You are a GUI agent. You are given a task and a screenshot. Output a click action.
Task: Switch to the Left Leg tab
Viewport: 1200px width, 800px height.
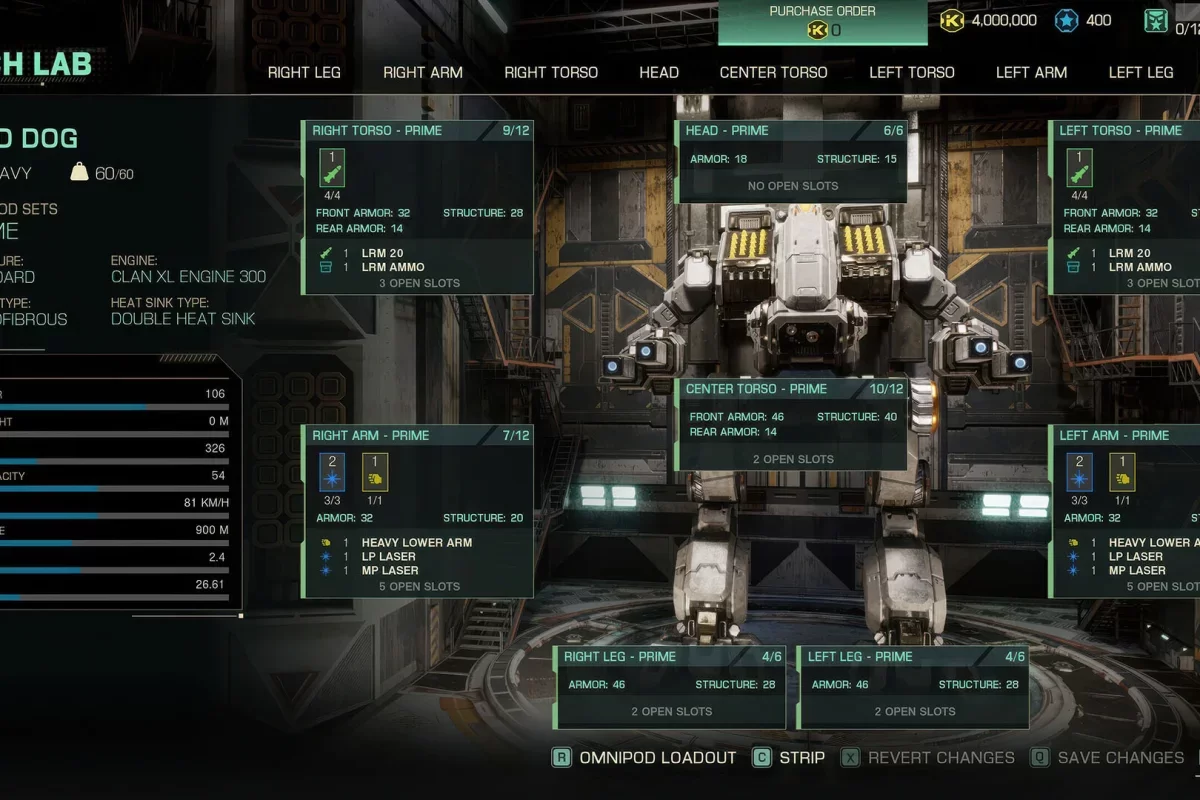[x=1141, y=72]
